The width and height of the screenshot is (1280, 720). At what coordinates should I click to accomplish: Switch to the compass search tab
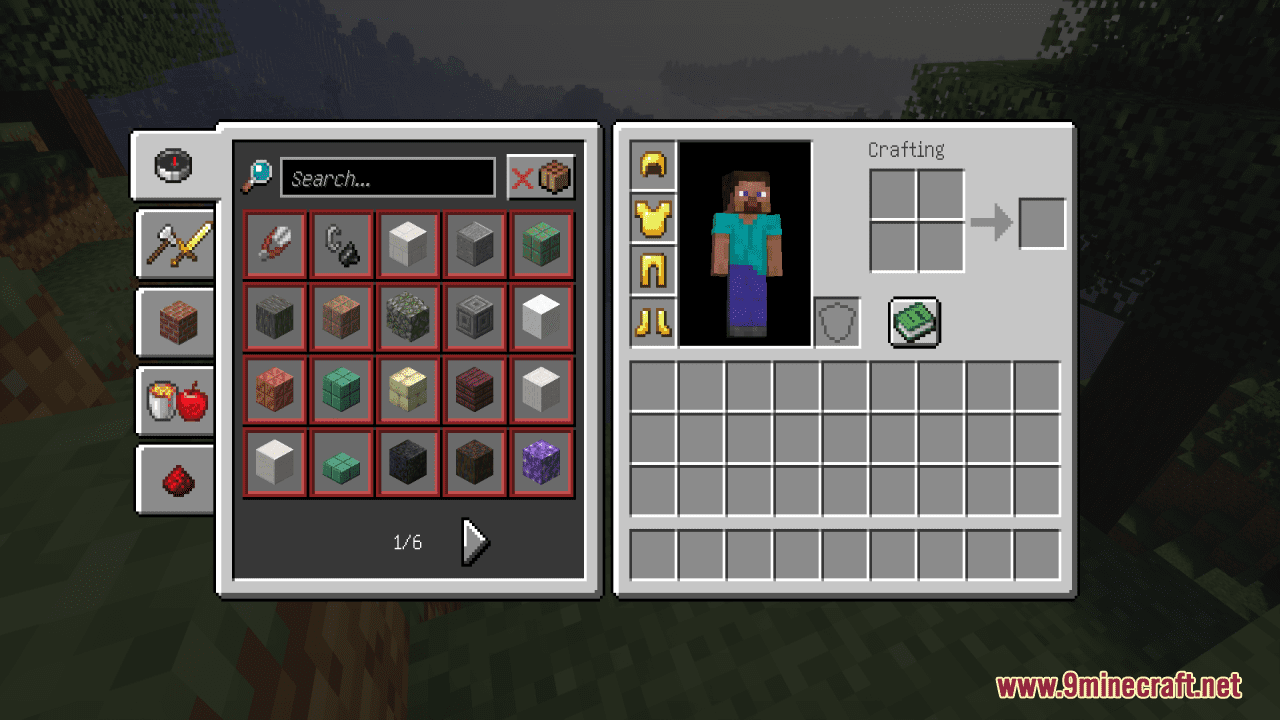173,166
